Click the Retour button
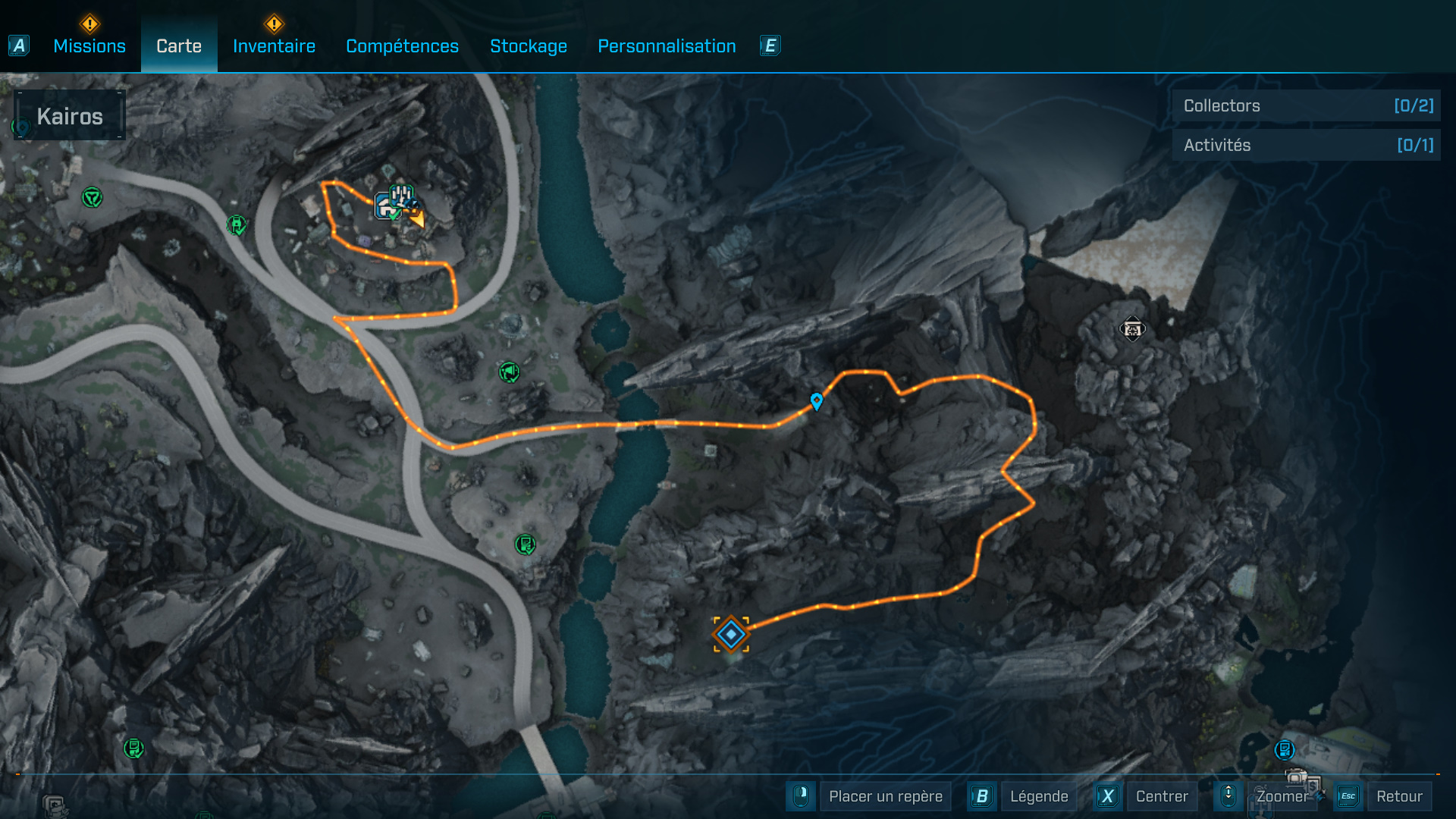Image resolution: width=1456 pixels, height=819 pixels. point(1398,796)
